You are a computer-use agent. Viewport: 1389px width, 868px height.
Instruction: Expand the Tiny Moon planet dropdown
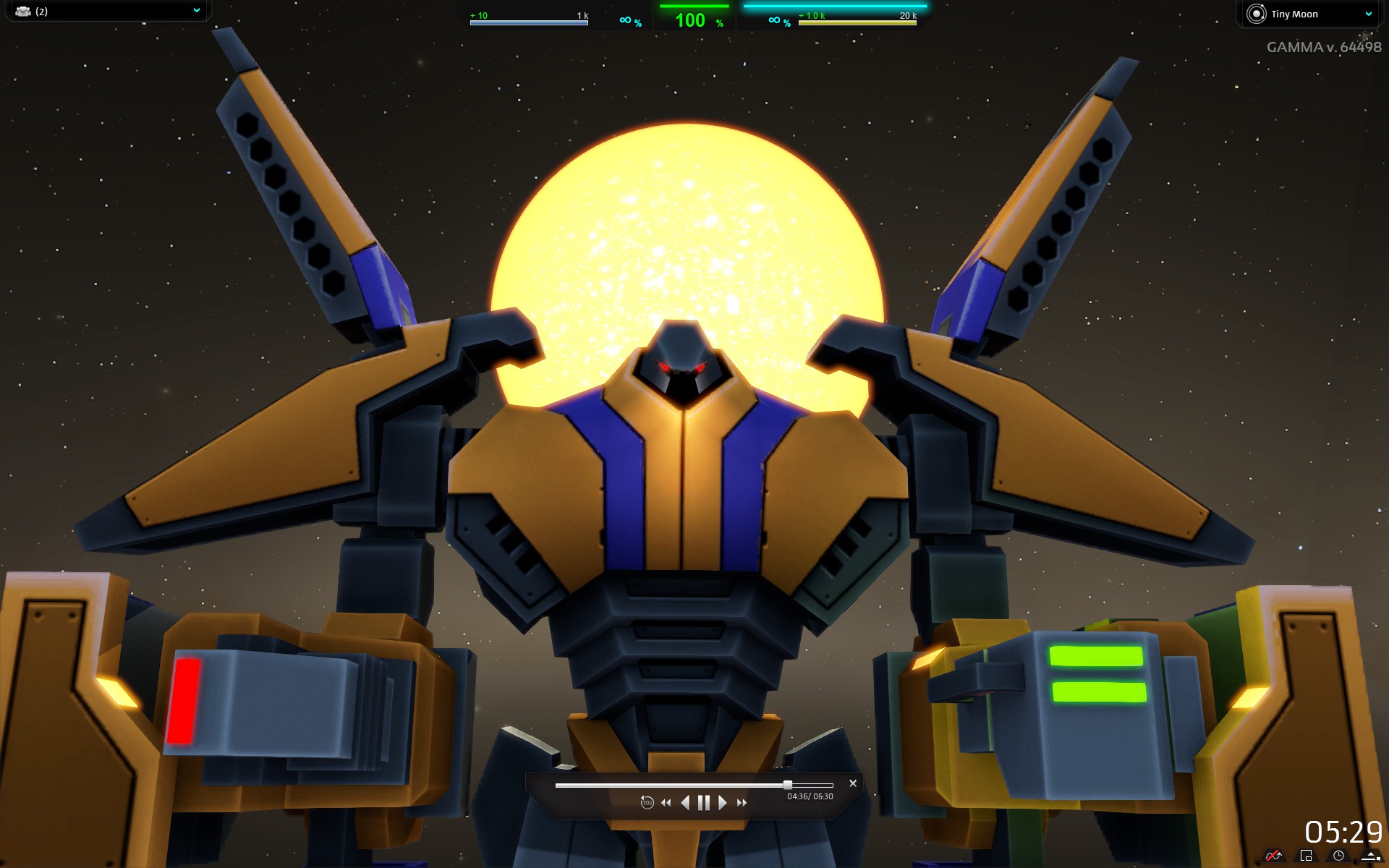tap(1368, 14)
